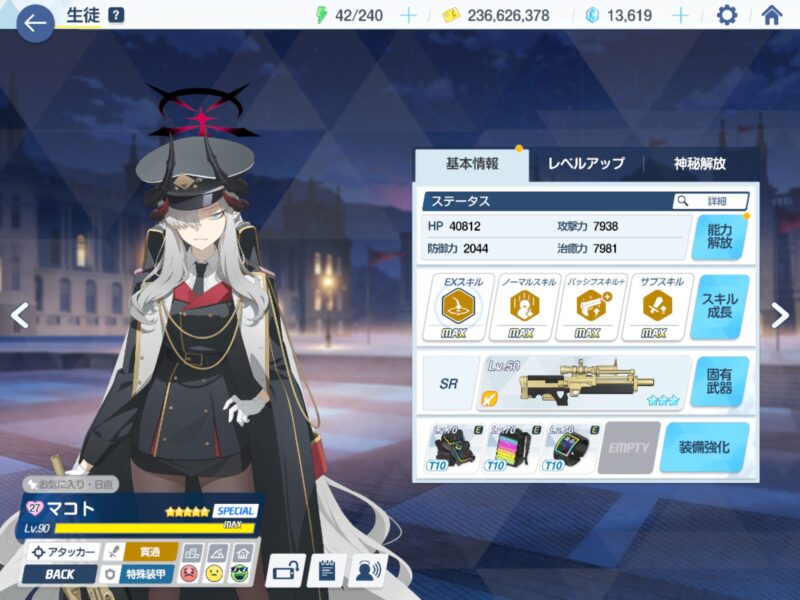Viewport: 800px width, 600px height.
Task: Open the help question mark next to 生徒
Action: click(x=116, y=15)
